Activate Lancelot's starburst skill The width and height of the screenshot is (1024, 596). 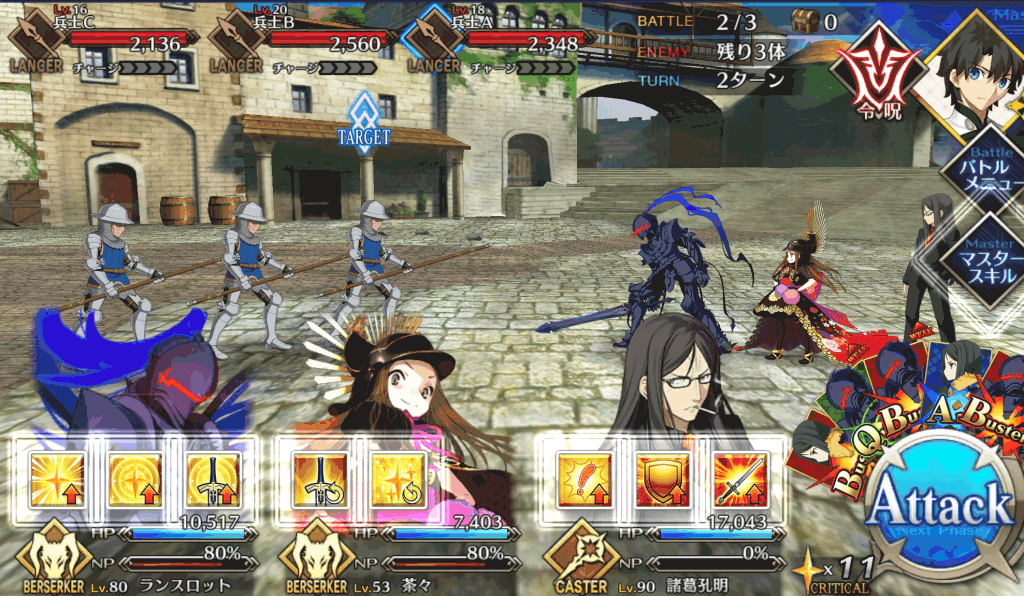pos(56,479)
